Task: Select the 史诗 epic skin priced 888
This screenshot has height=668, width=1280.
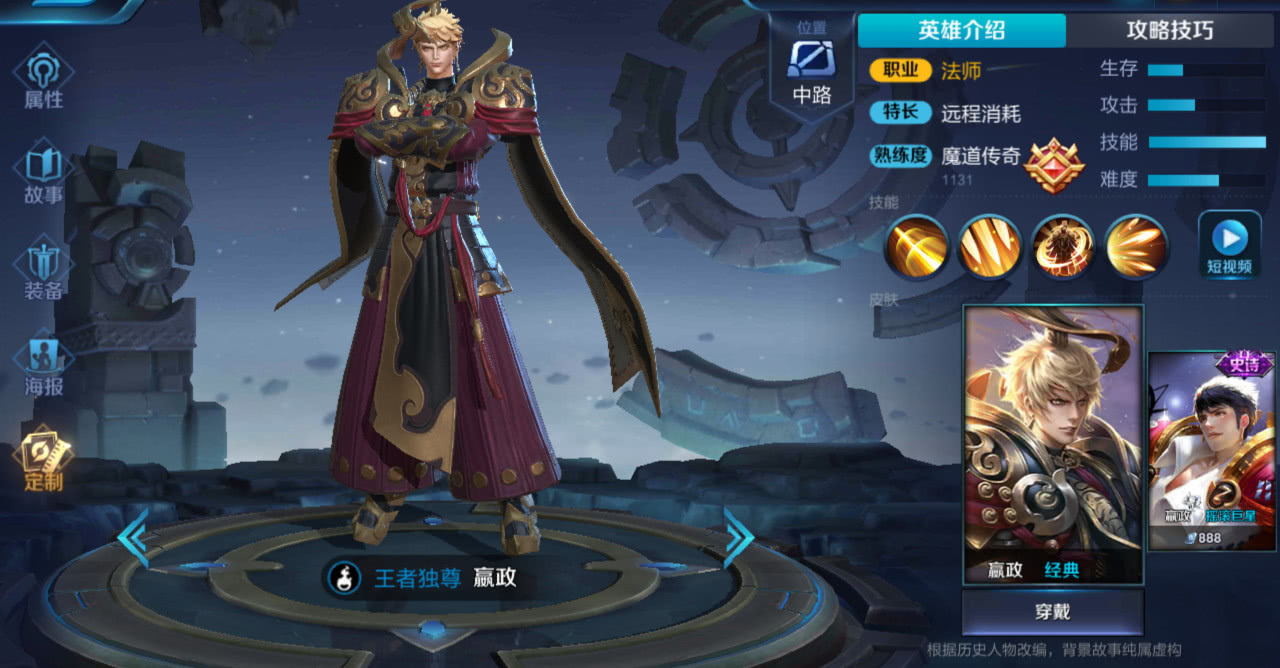Action: [1211, 450]
